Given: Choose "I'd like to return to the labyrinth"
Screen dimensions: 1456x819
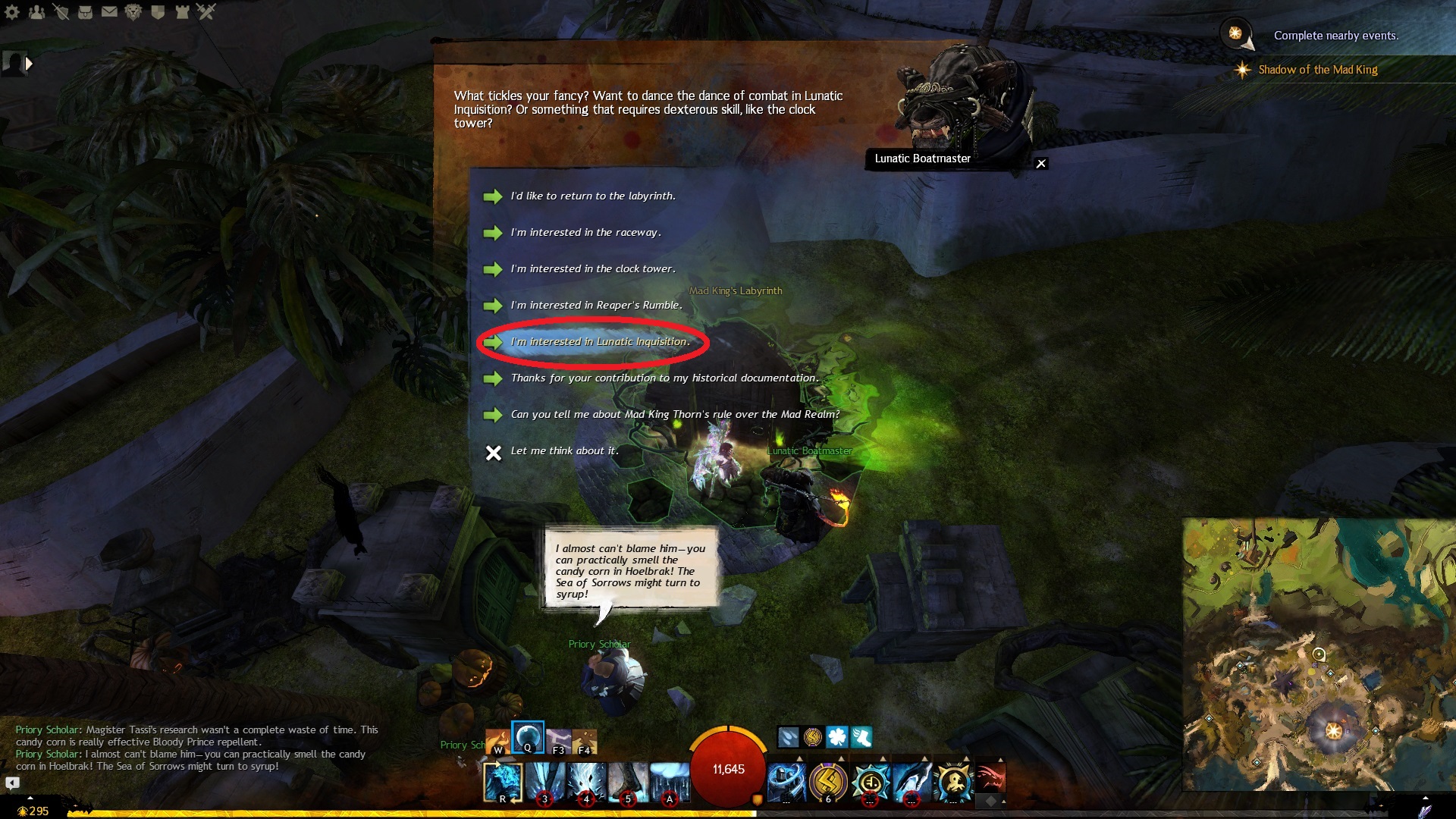Looking at the screenshot, I should pos(592,196).
